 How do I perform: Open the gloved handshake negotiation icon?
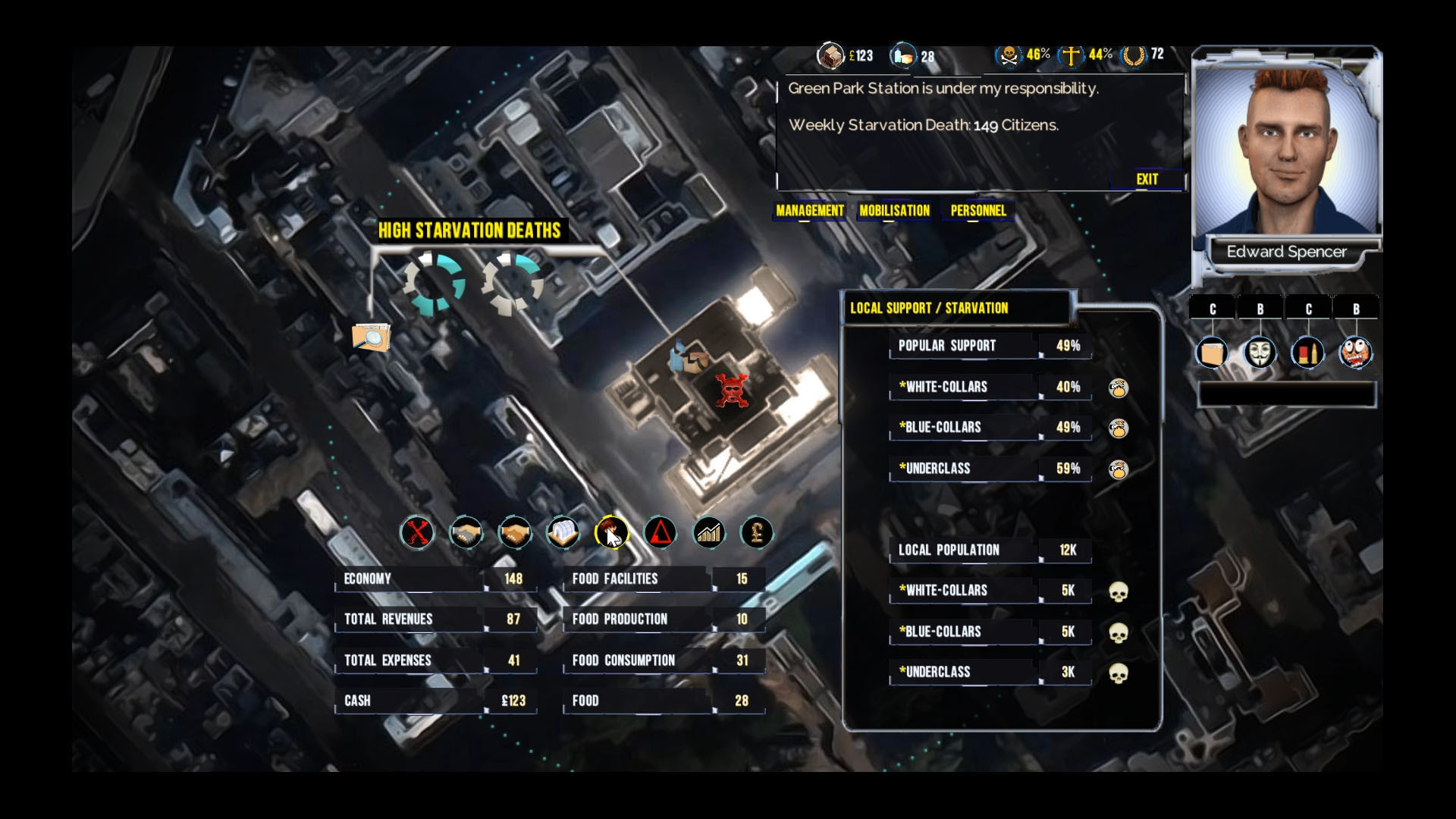(x=466, y=532)
